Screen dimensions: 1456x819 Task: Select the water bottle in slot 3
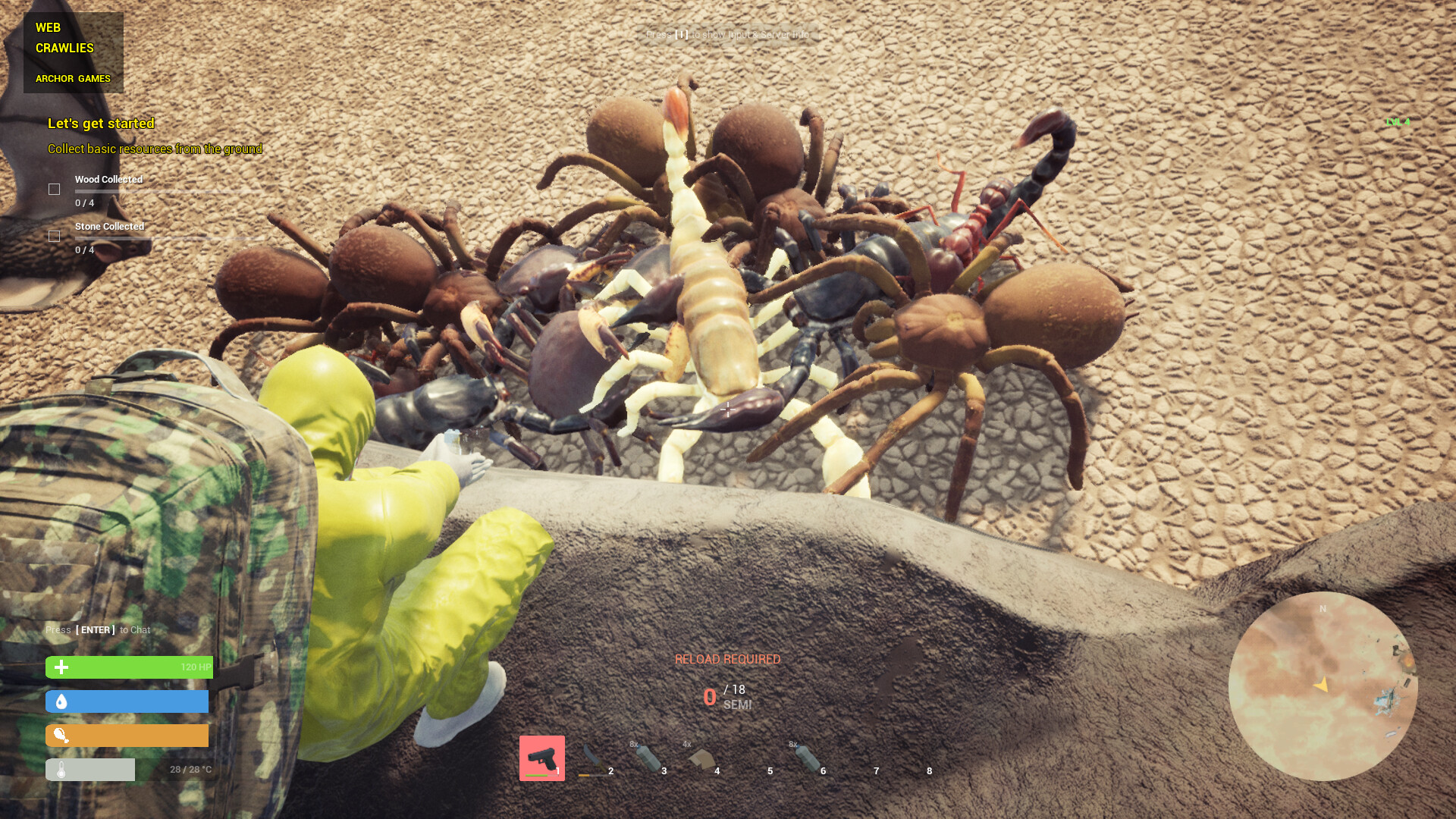[x=648, y=755]
